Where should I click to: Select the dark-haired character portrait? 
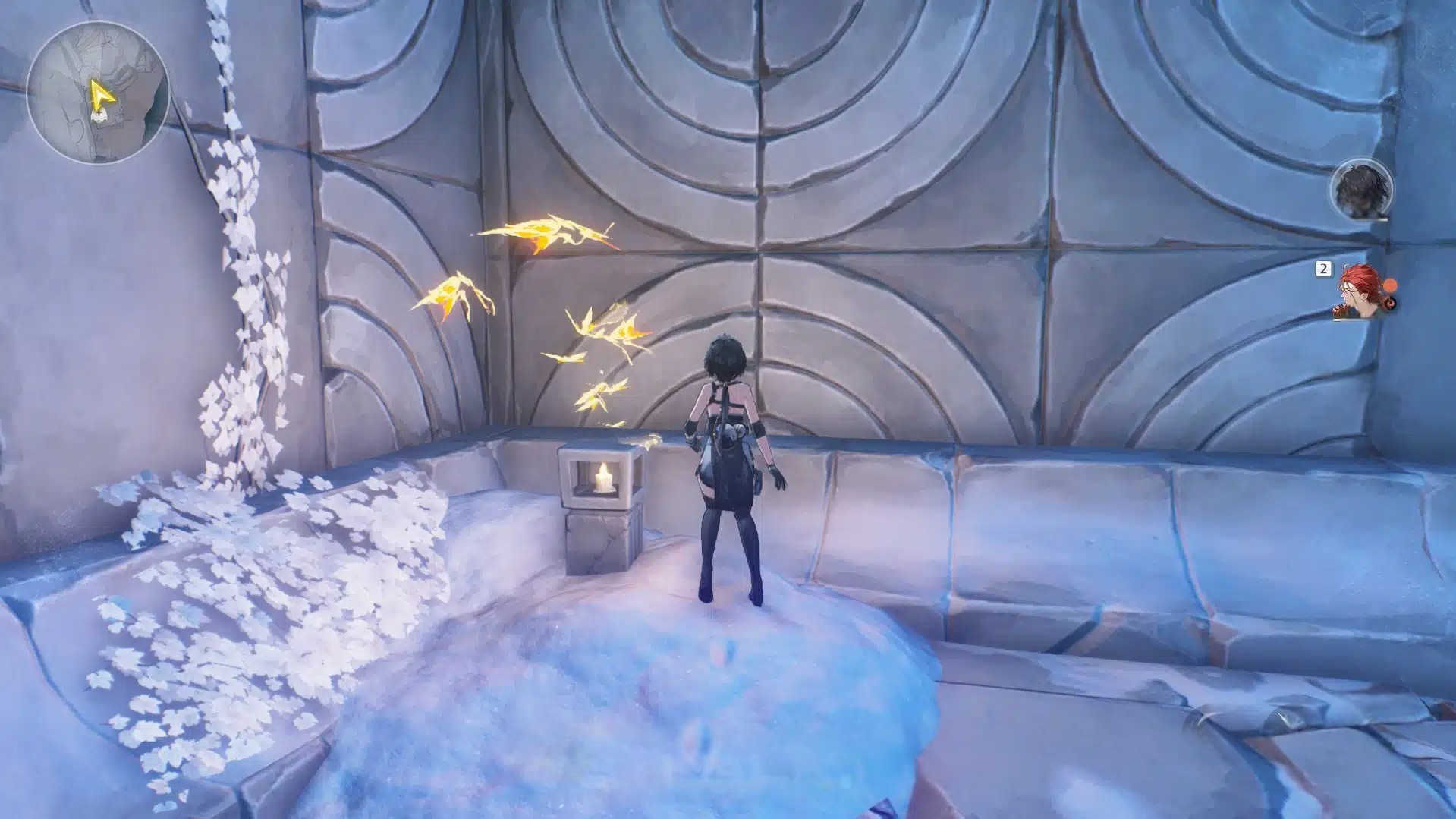point(1361,189)
